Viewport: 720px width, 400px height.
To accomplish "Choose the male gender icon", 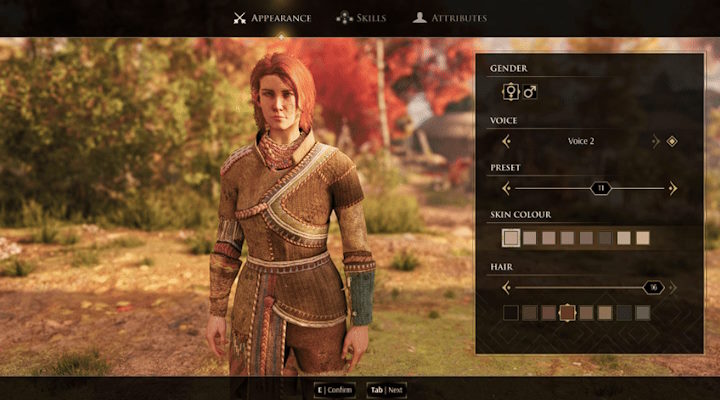I will (530, 92).
